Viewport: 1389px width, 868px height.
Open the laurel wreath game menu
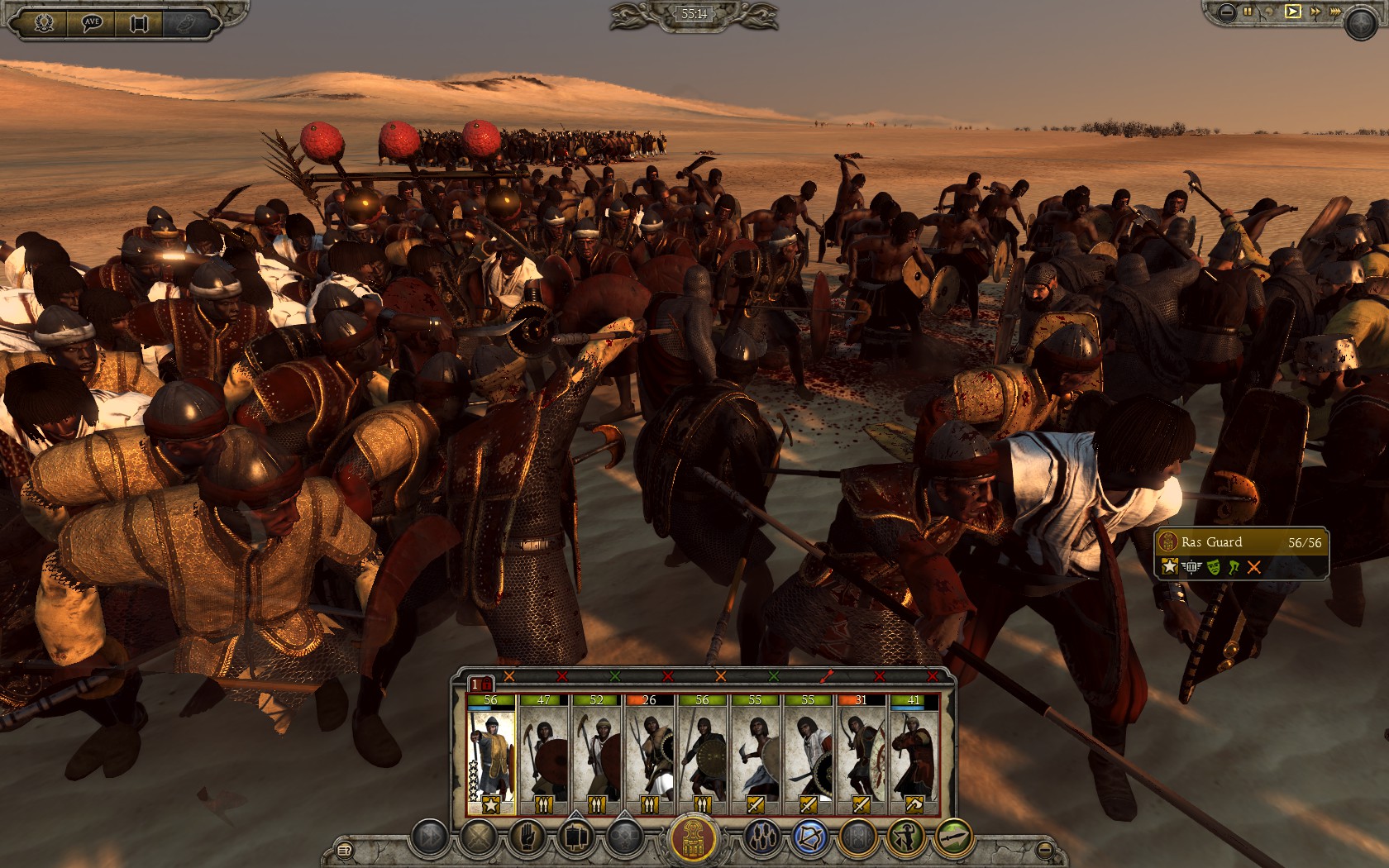tap(44, 22)
